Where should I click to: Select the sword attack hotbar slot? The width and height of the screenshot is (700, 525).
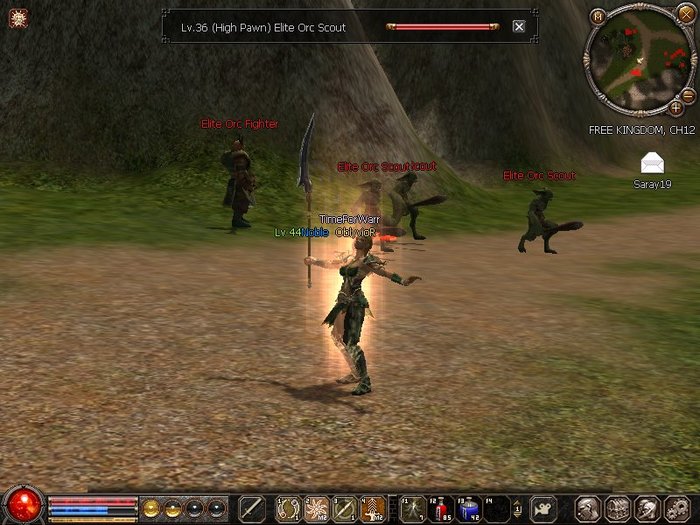tap(251, 508)
